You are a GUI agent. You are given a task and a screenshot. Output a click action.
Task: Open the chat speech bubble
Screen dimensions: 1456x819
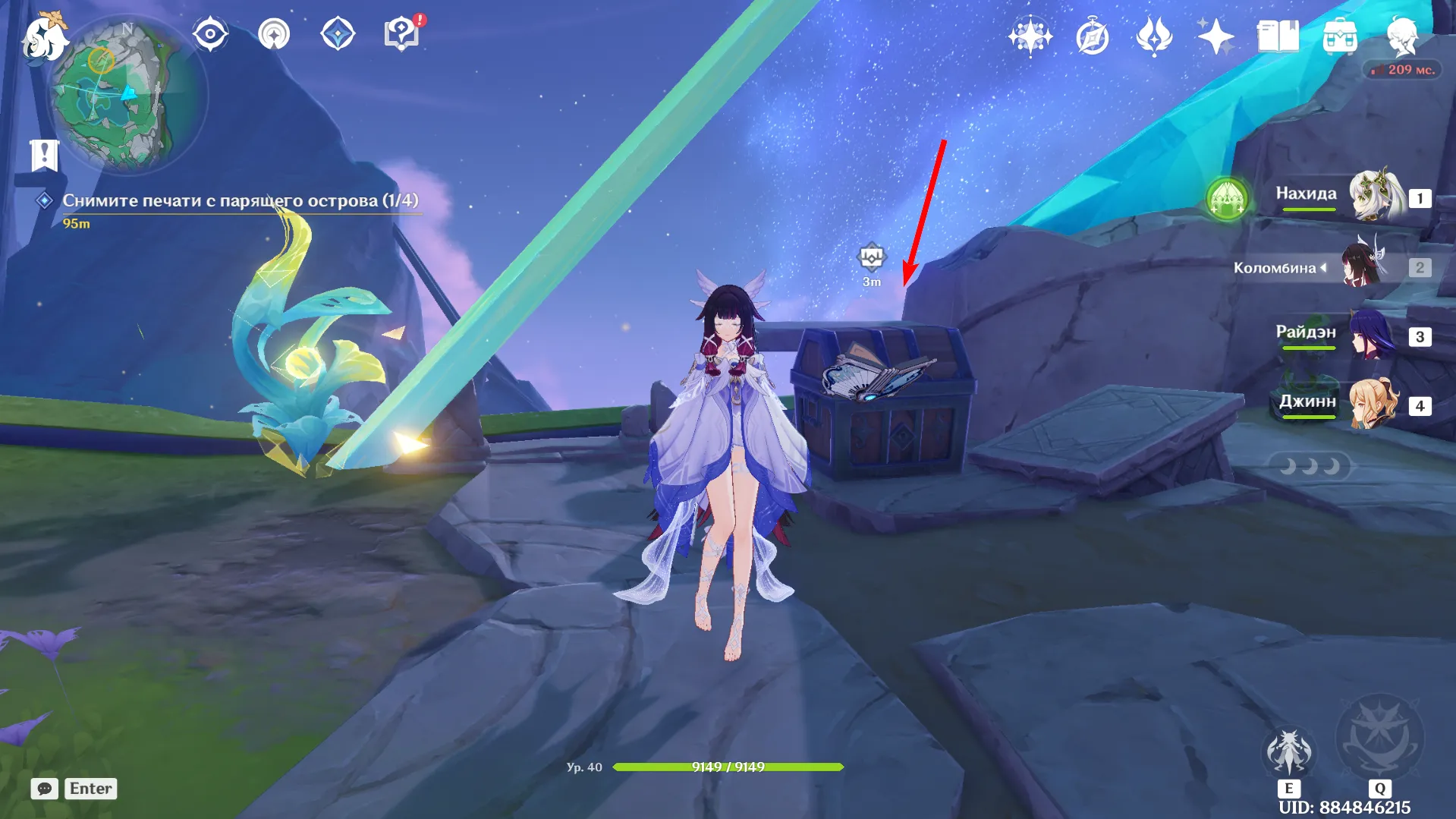click(x=44, y=789)
